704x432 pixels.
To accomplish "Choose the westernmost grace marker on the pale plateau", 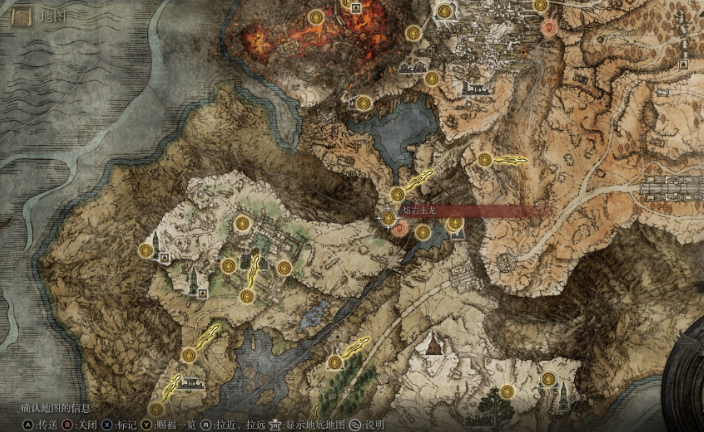I will 146,250.
